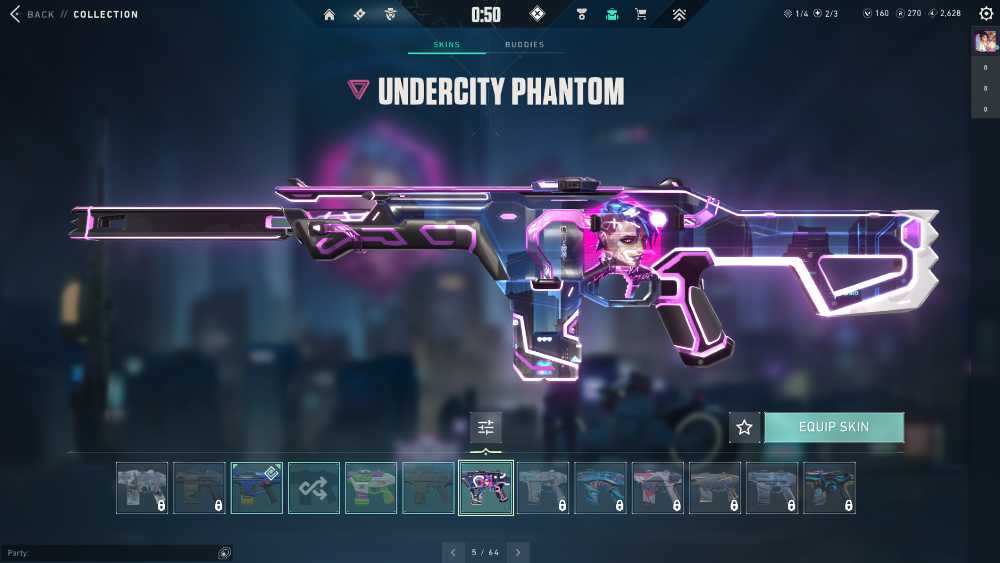The image size is (1000, 563).
Task: Click the party chat input field
Action: click(x=110, y=553)
